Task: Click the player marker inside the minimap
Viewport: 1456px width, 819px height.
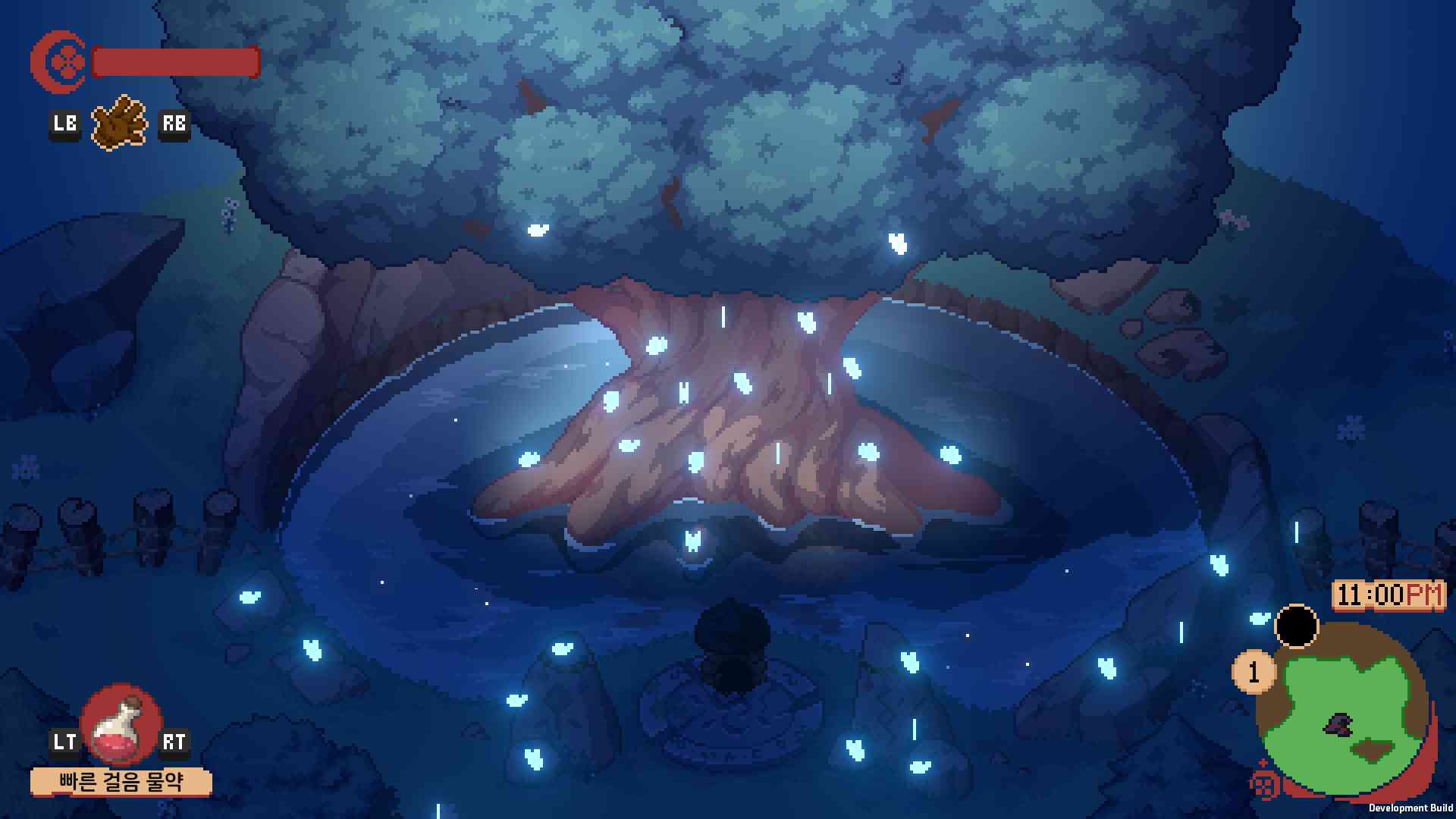Action: click(x=1338, y=726)
